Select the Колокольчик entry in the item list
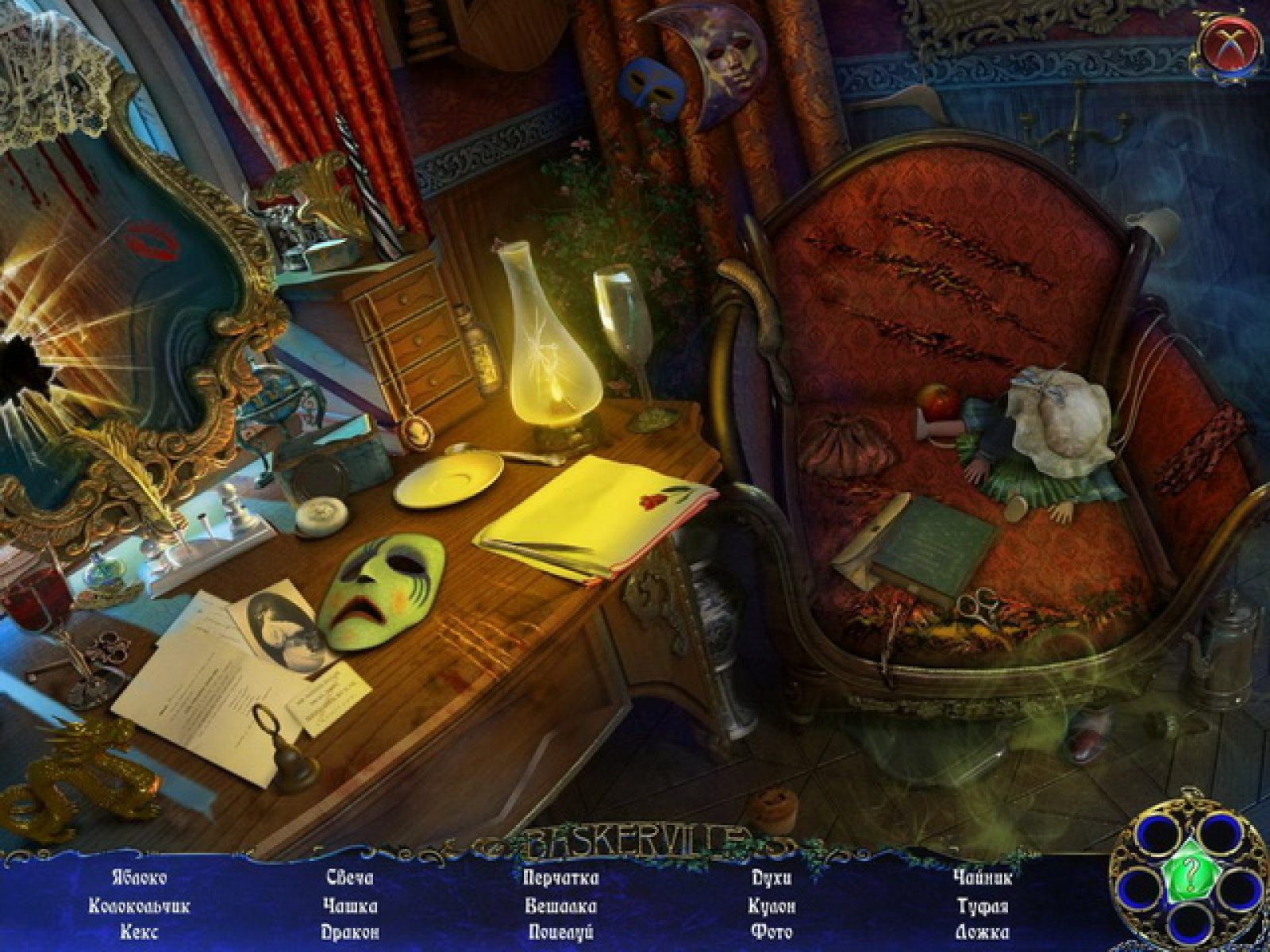Image resolution: width=1270 pixels, height=952 pixels. coord(139,905)
